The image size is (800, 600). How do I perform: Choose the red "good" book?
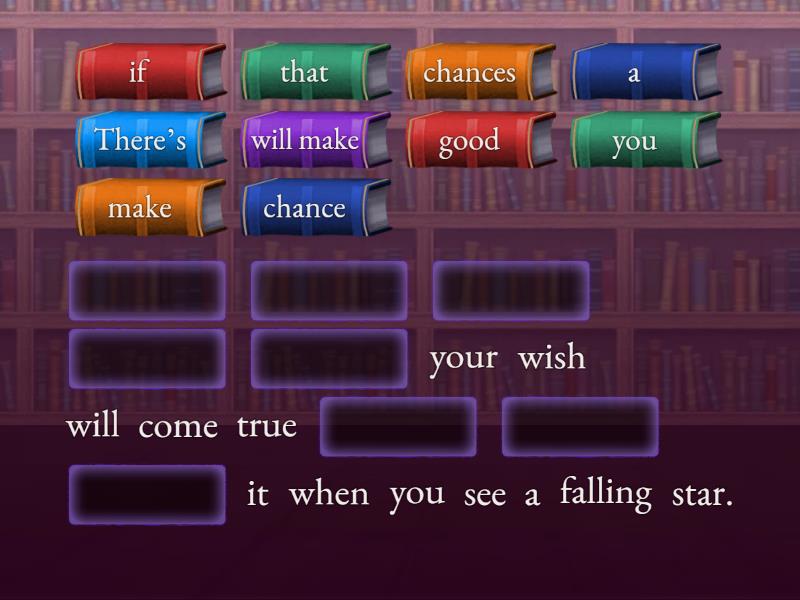469,140
